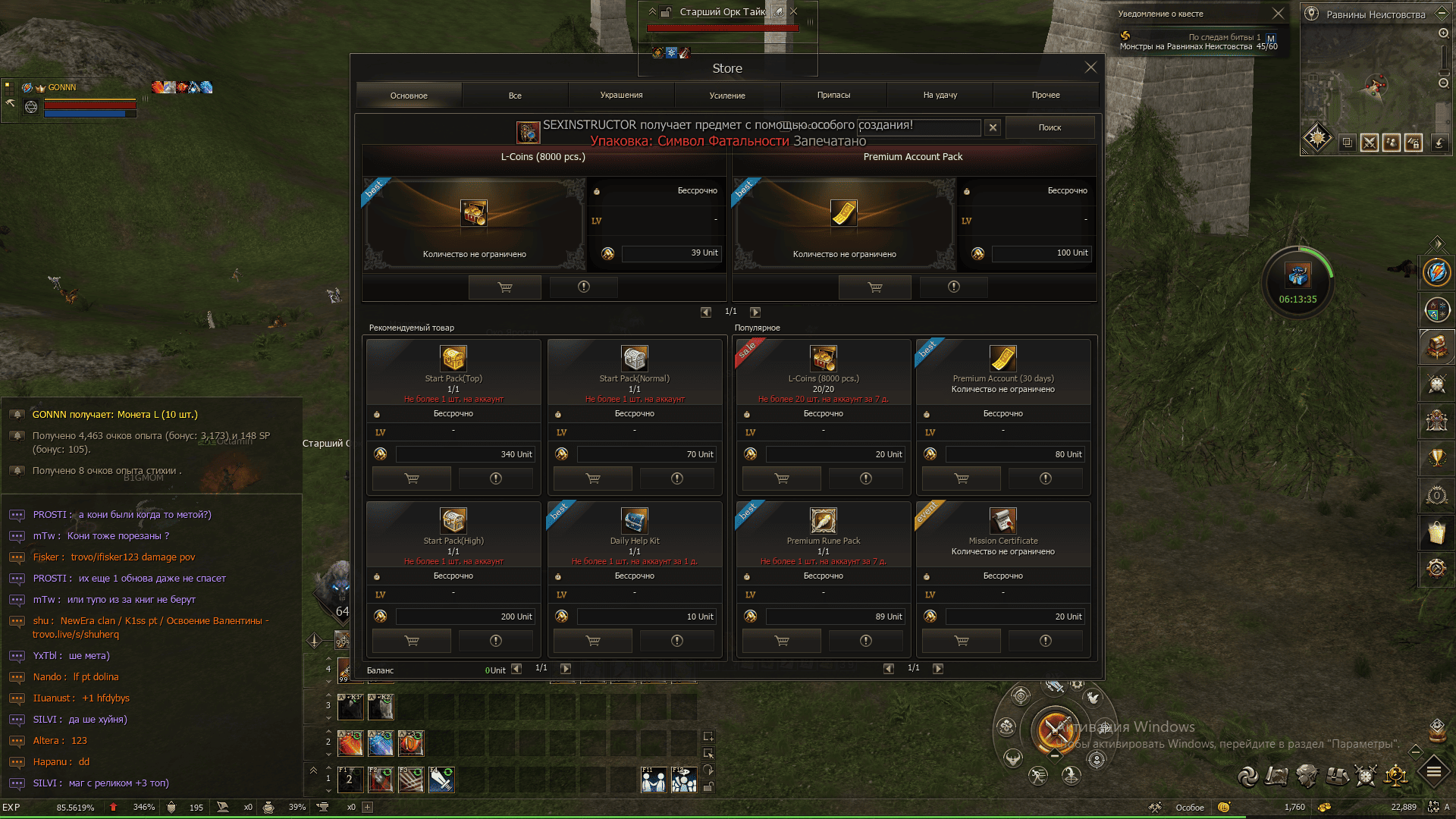
Task: Show info for L-Coins 8000 featured pack
Action: tap(583, 287)
